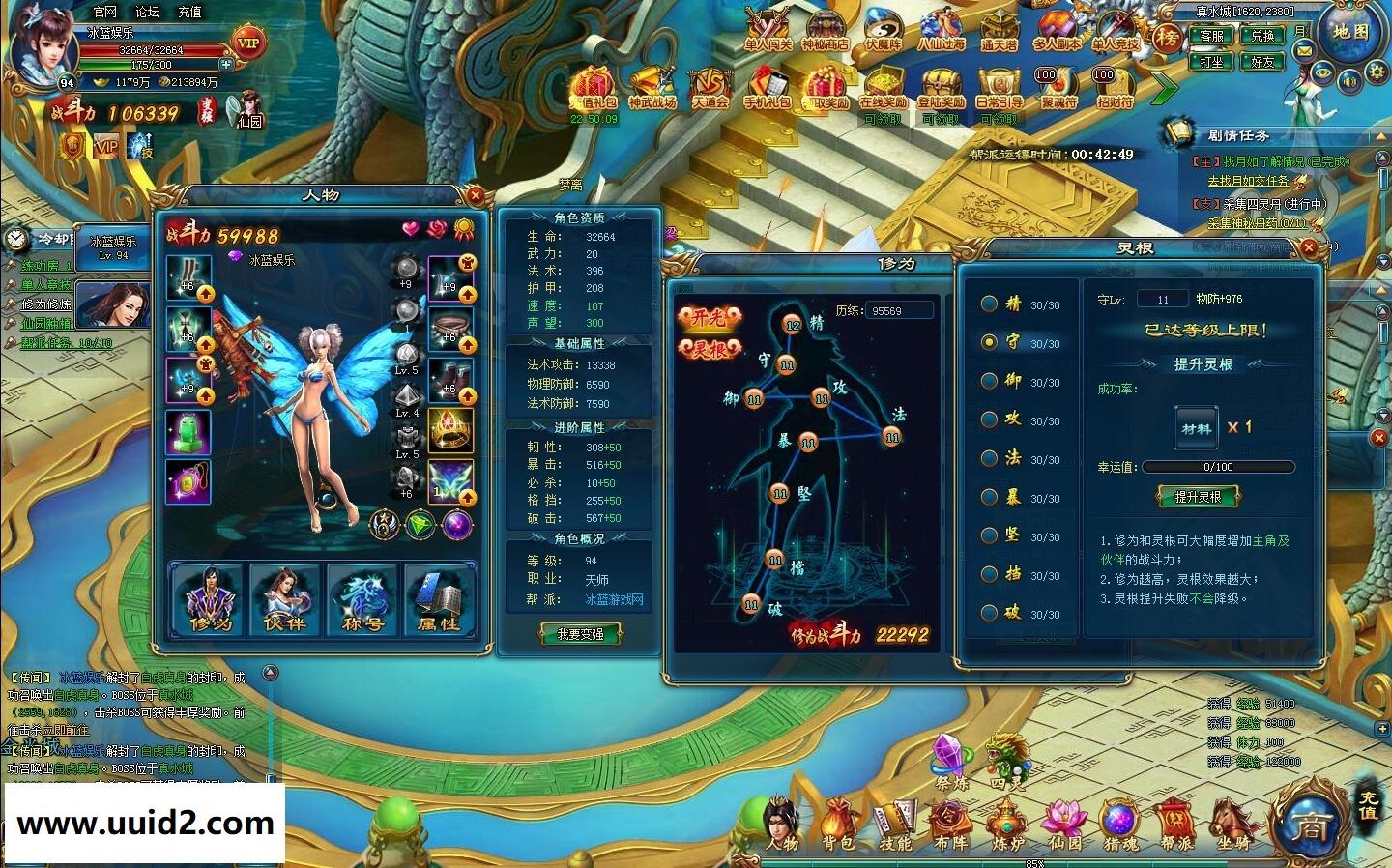Open the 技能 (skills) panel

[895, 826]
